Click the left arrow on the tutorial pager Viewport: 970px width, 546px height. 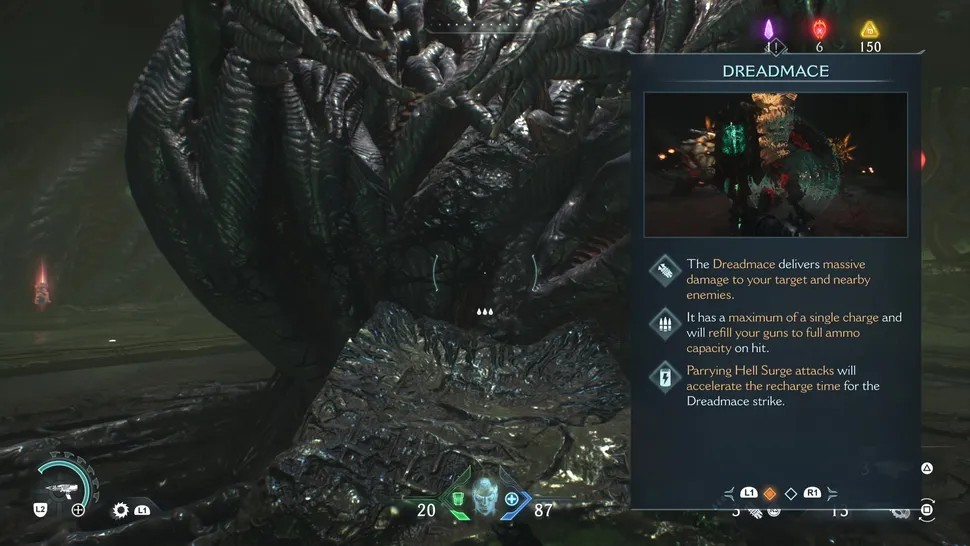pos(729,493)
